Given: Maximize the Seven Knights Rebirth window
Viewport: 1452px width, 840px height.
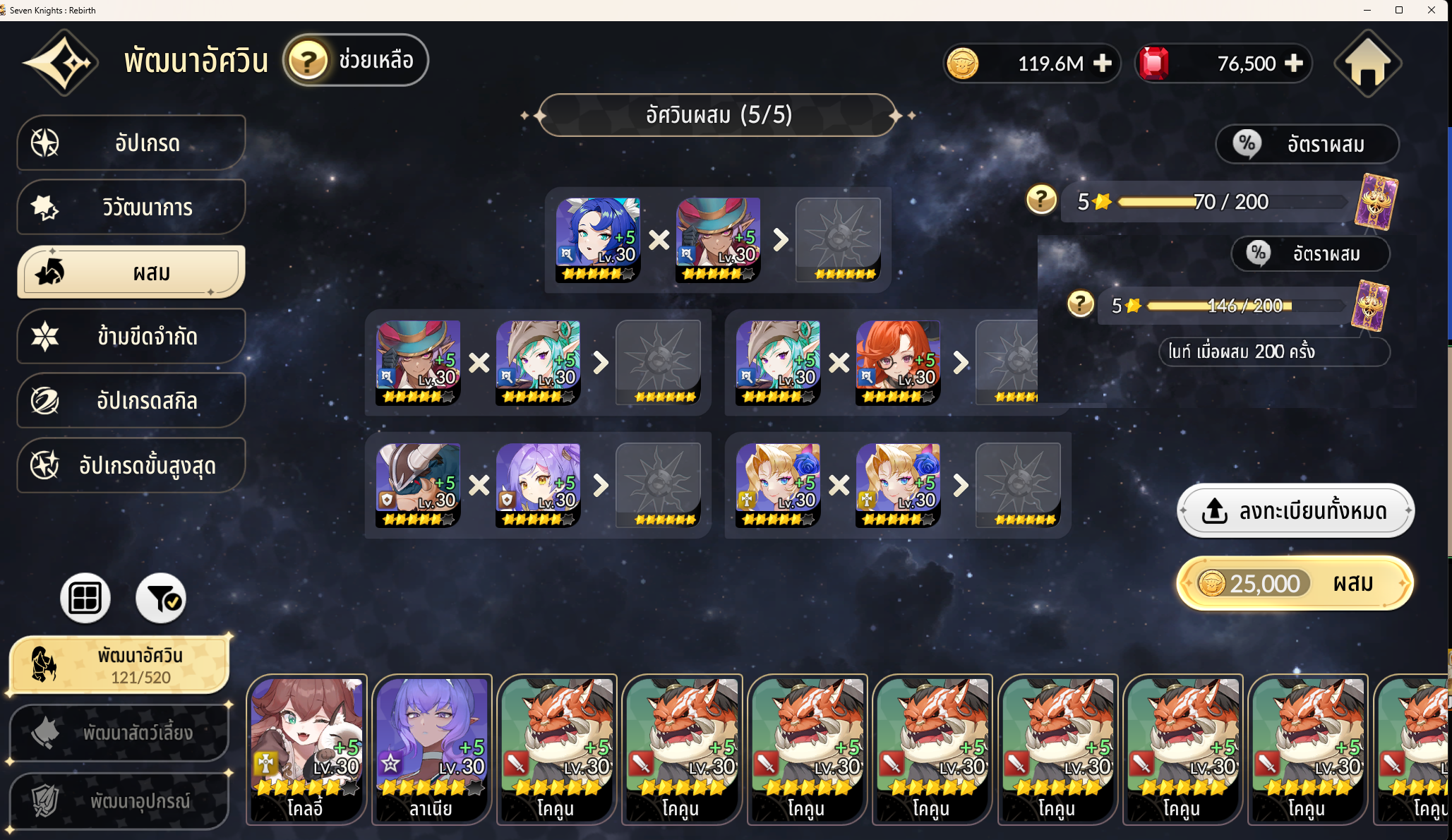Looking at the screenshot, I should (1398, 10).
